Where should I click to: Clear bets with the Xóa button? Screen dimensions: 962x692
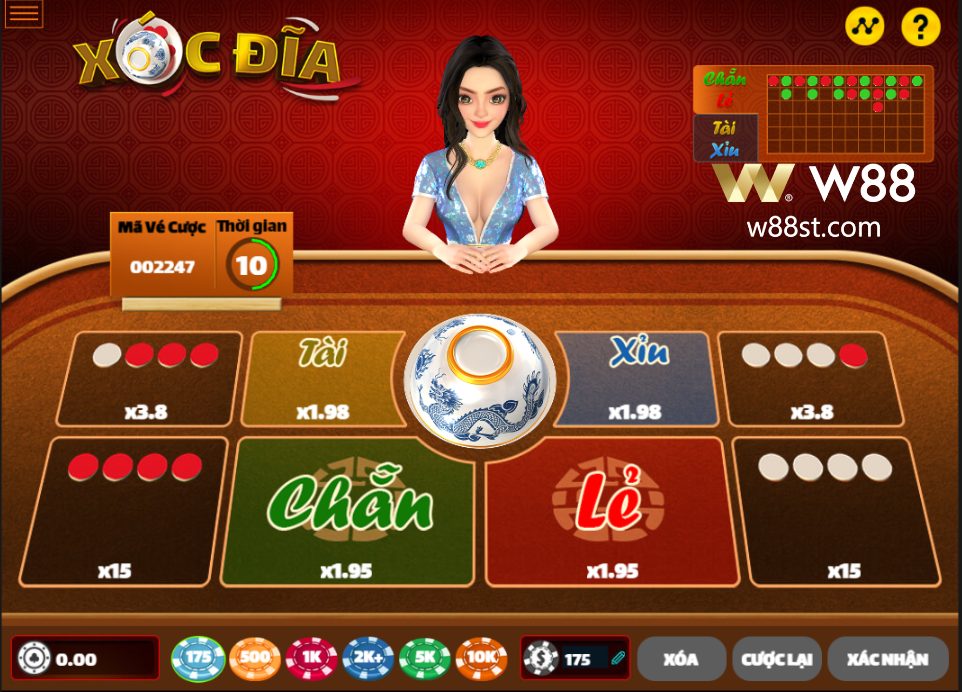coord(681,659)
